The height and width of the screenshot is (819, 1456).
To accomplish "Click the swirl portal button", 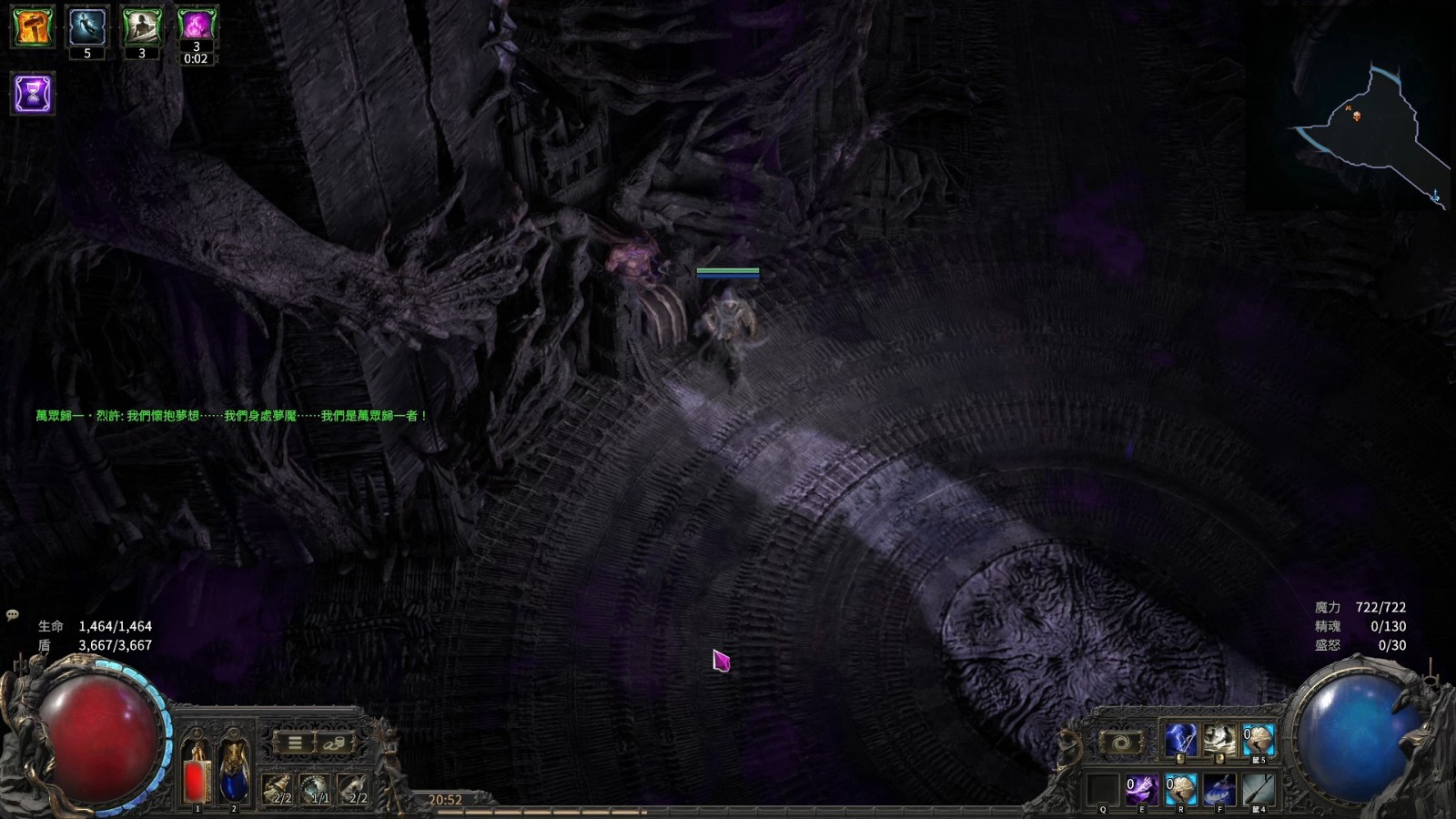I will (x=1122, y=743).
